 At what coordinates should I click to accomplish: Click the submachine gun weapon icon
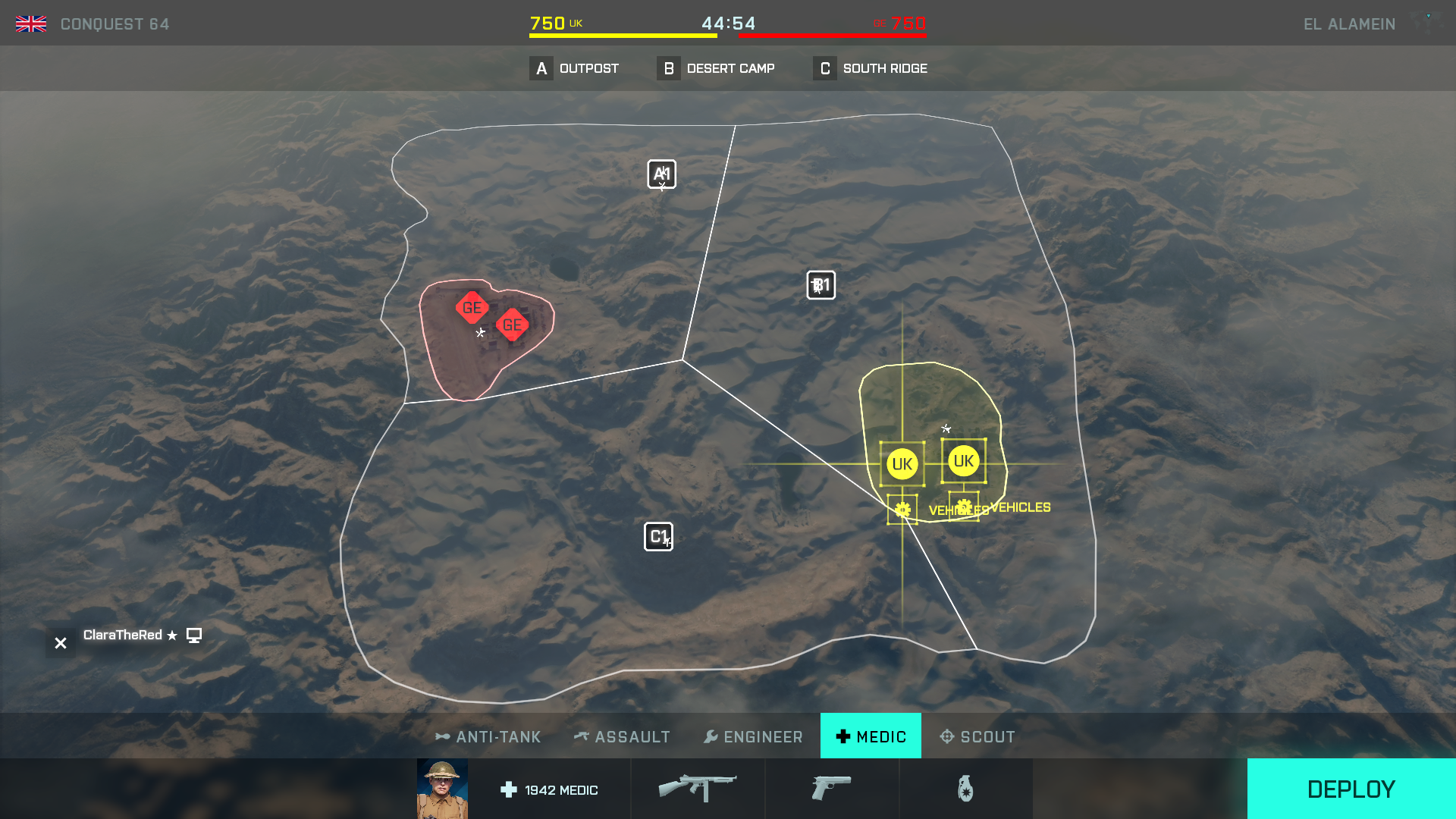coord(697,786)
